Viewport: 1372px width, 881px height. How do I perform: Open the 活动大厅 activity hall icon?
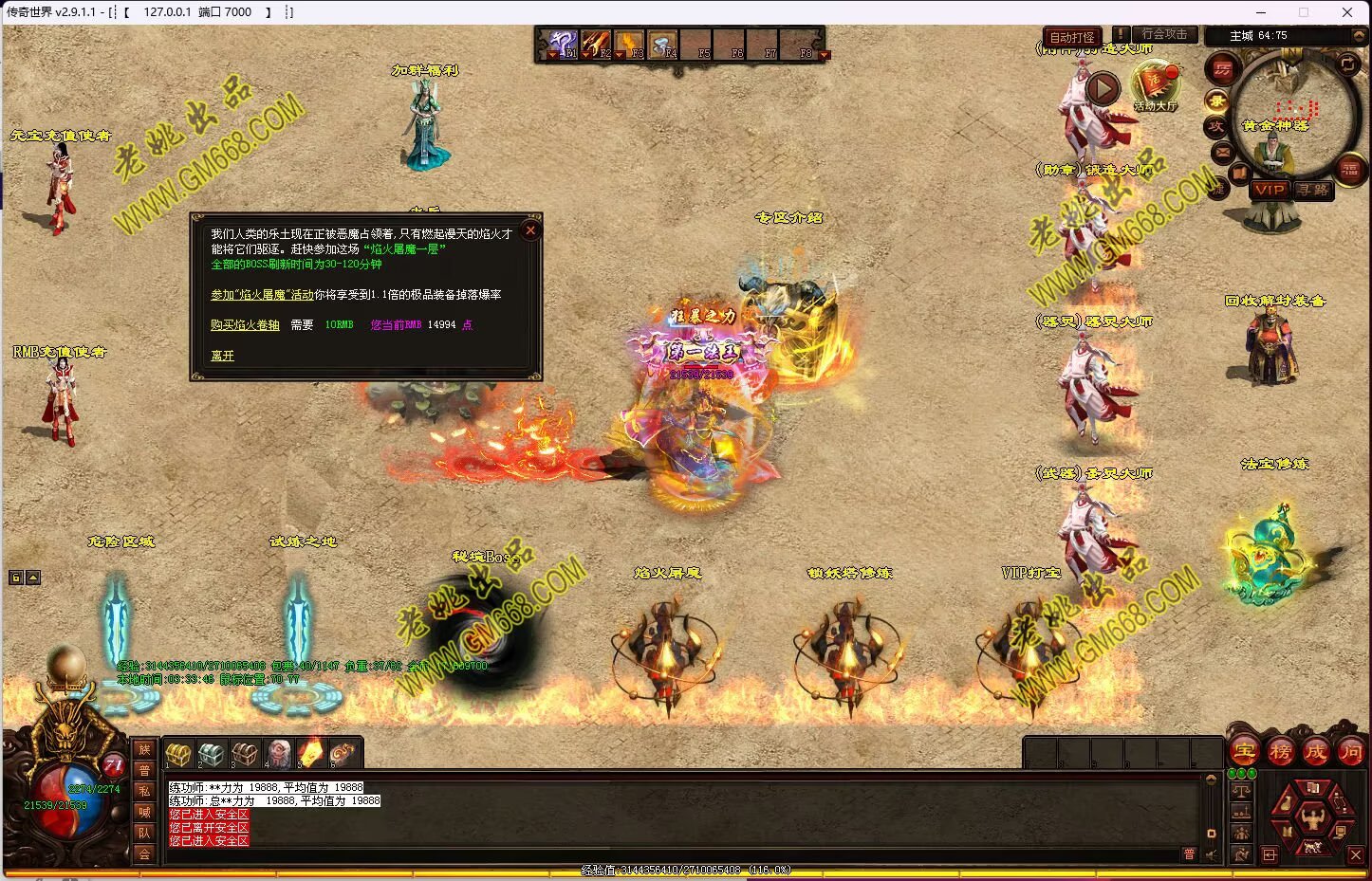1155,85
